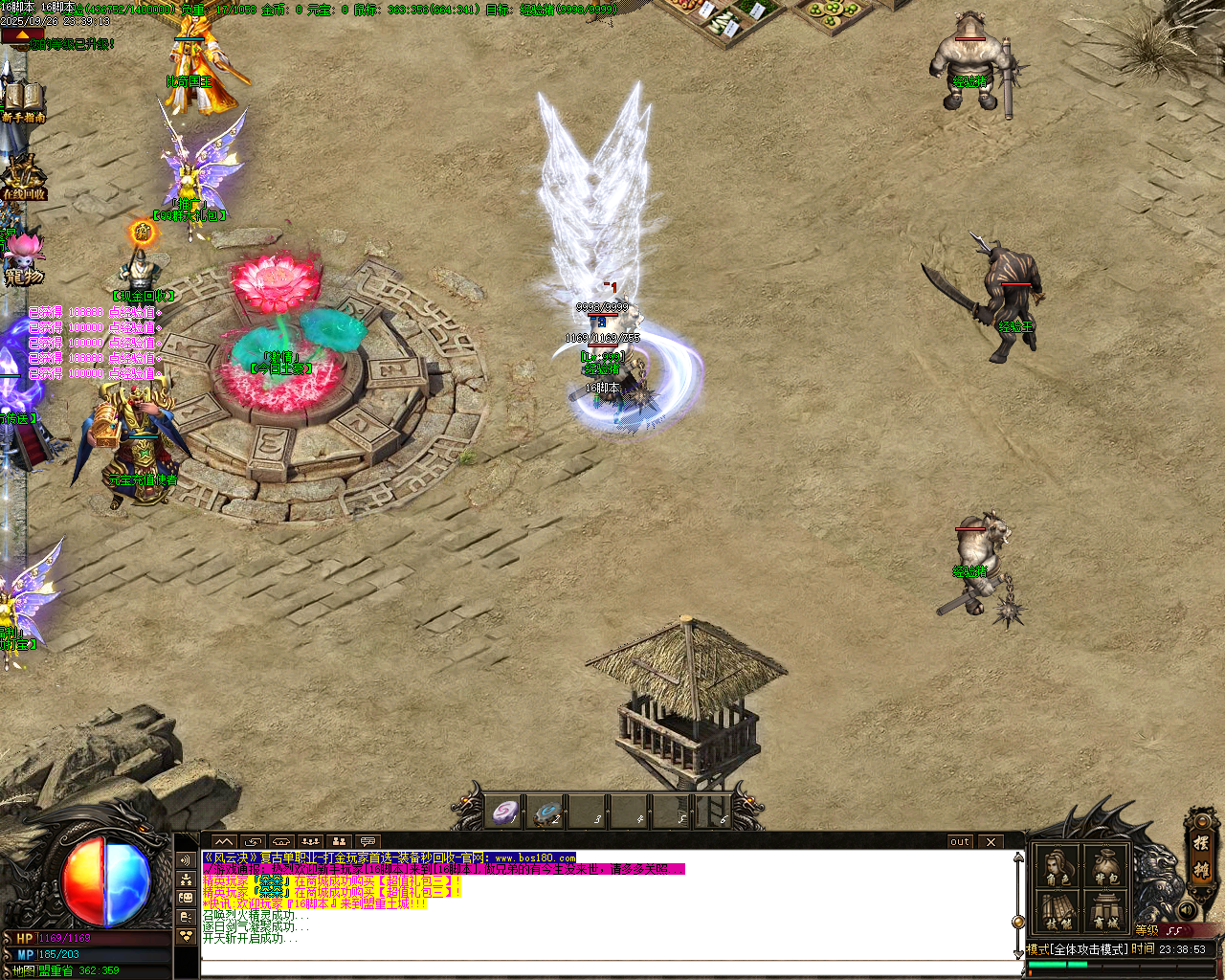Screen dimensions: 1225x980
Task: Select the friends icon on the chat toolbar
Action: point(340,841)
